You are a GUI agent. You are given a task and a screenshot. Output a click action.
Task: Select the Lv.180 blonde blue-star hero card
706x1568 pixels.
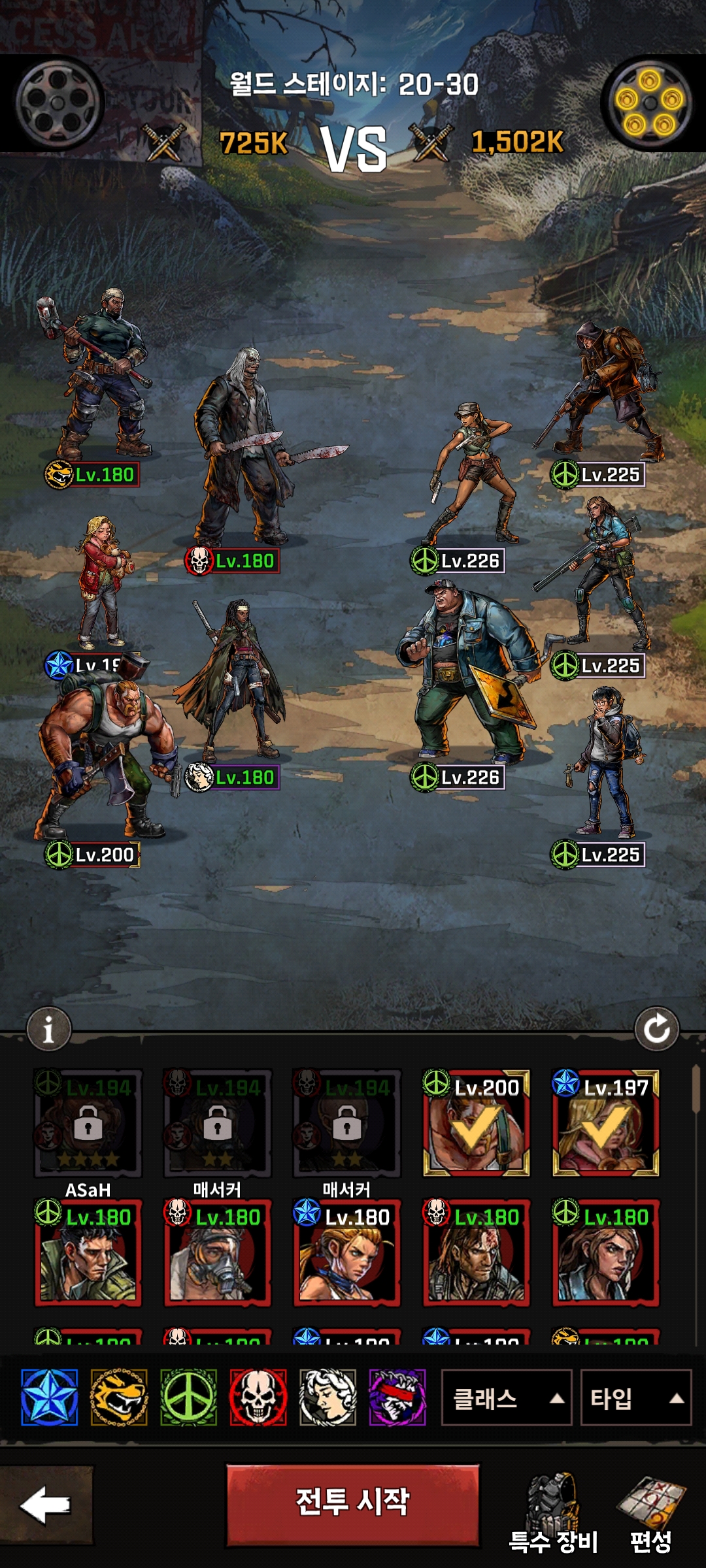(x=347, y=1252)
